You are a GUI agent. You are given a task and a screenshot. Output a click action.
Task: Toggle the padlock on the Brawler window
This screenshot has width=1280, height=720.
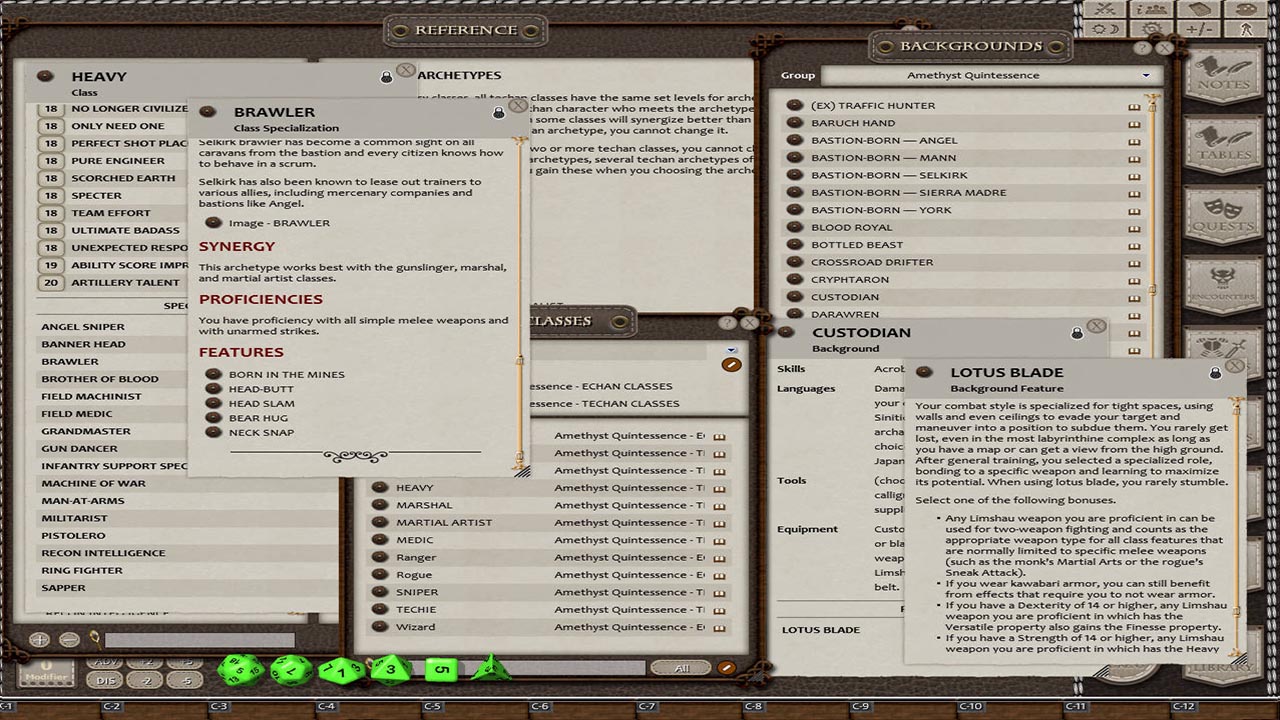point(500,111)
